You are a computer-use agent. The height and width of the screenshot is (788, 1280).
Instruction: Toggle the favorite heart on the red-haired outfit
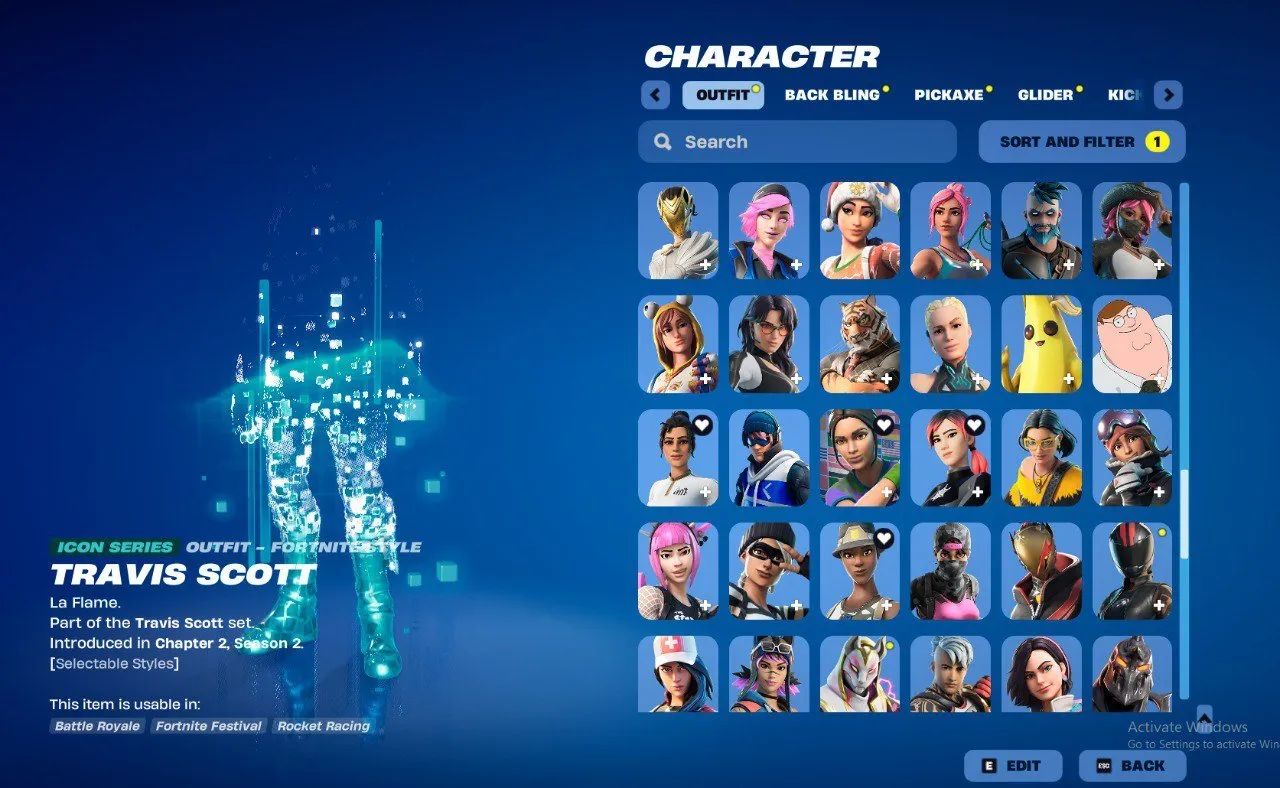[x=975, y=424]
